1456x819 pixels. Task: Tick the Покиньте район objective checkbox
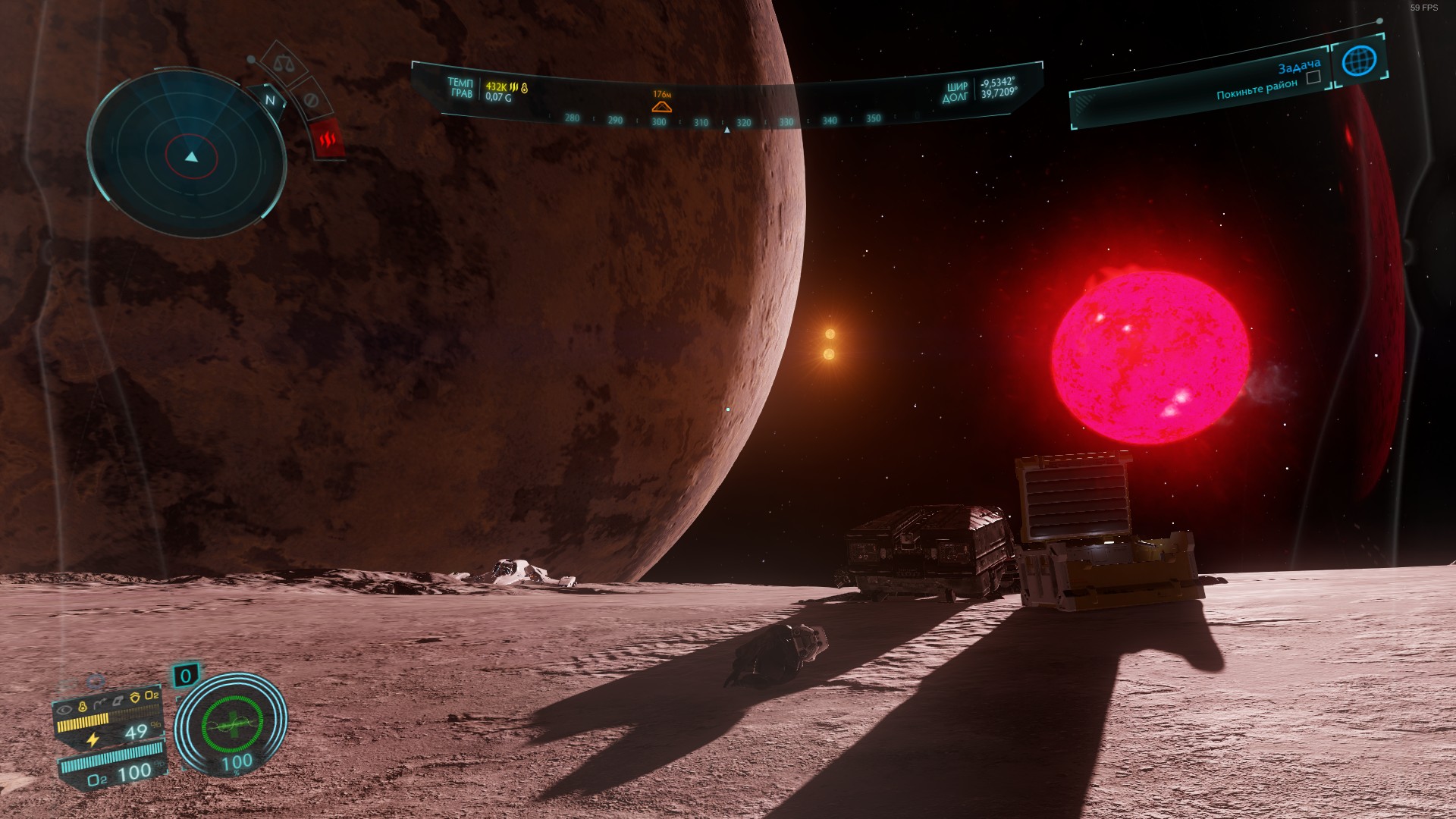pos(1313,77)
